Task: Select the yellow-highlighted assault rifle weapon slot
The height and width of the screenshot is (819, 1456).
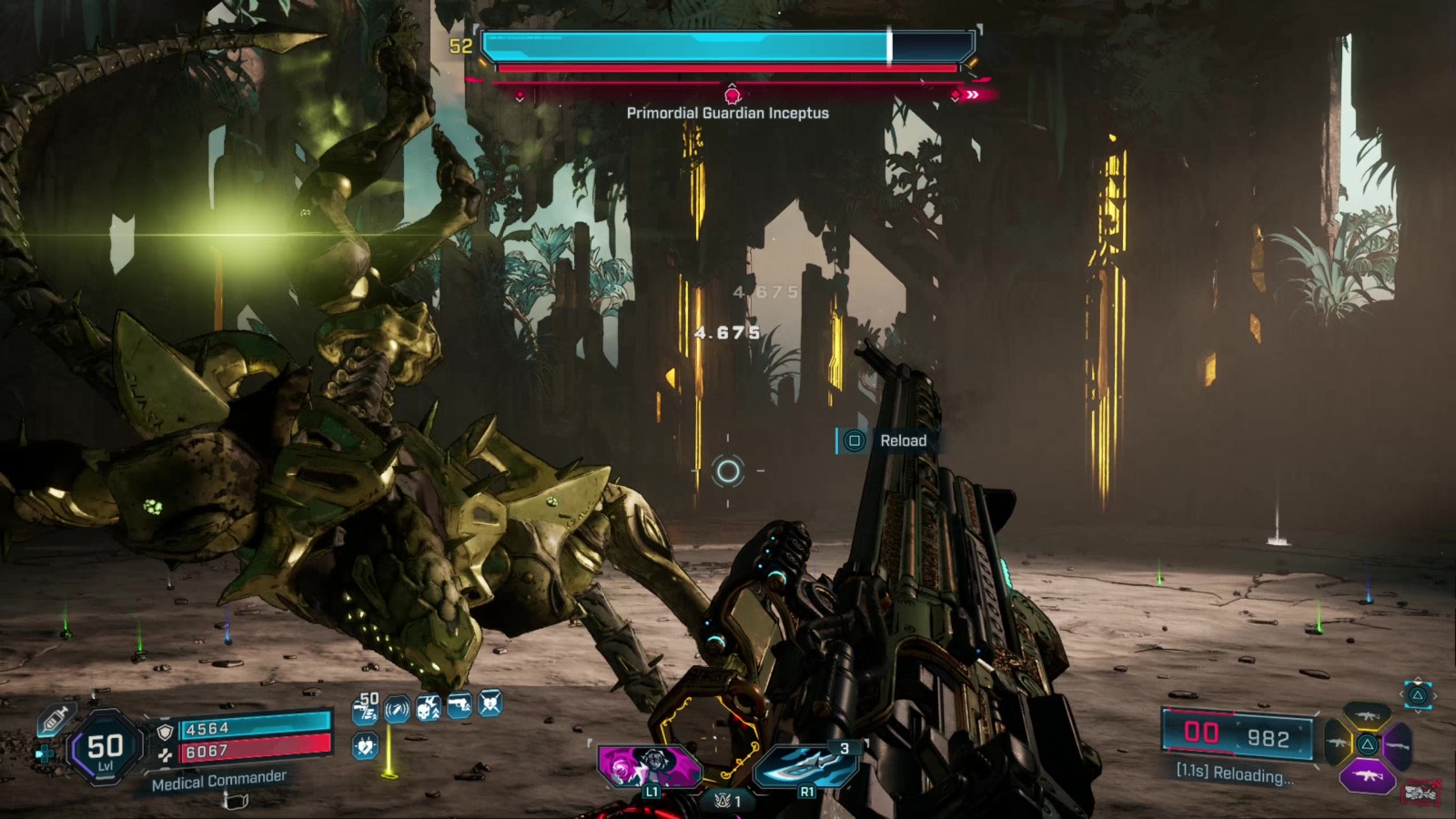Action: tap(1368, 714)
